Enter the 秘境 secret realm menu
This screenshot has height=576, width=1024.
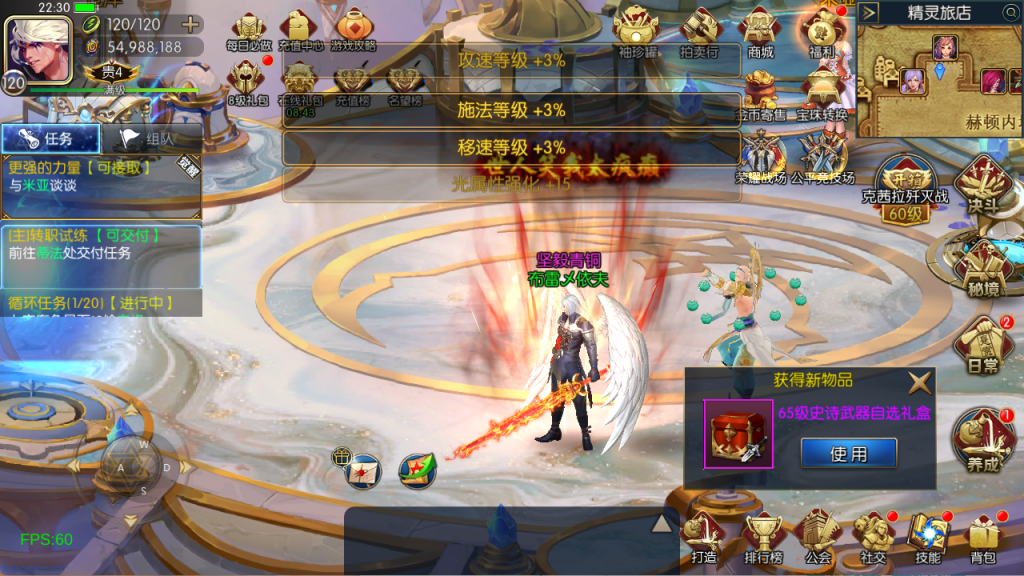[983, 268]
